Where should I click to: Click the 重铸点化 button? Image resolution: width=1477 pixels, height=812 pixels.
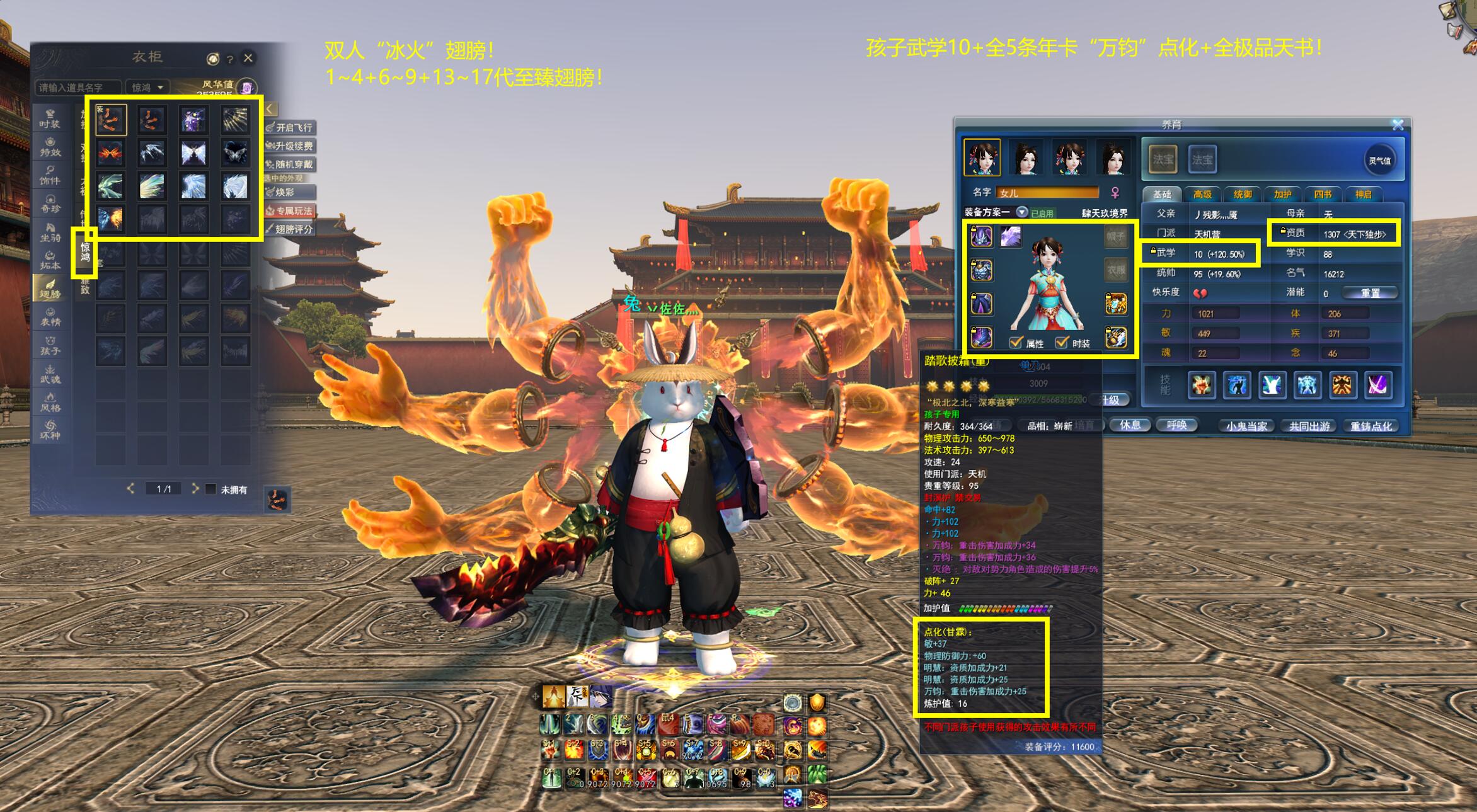[x=1371, y=426]
